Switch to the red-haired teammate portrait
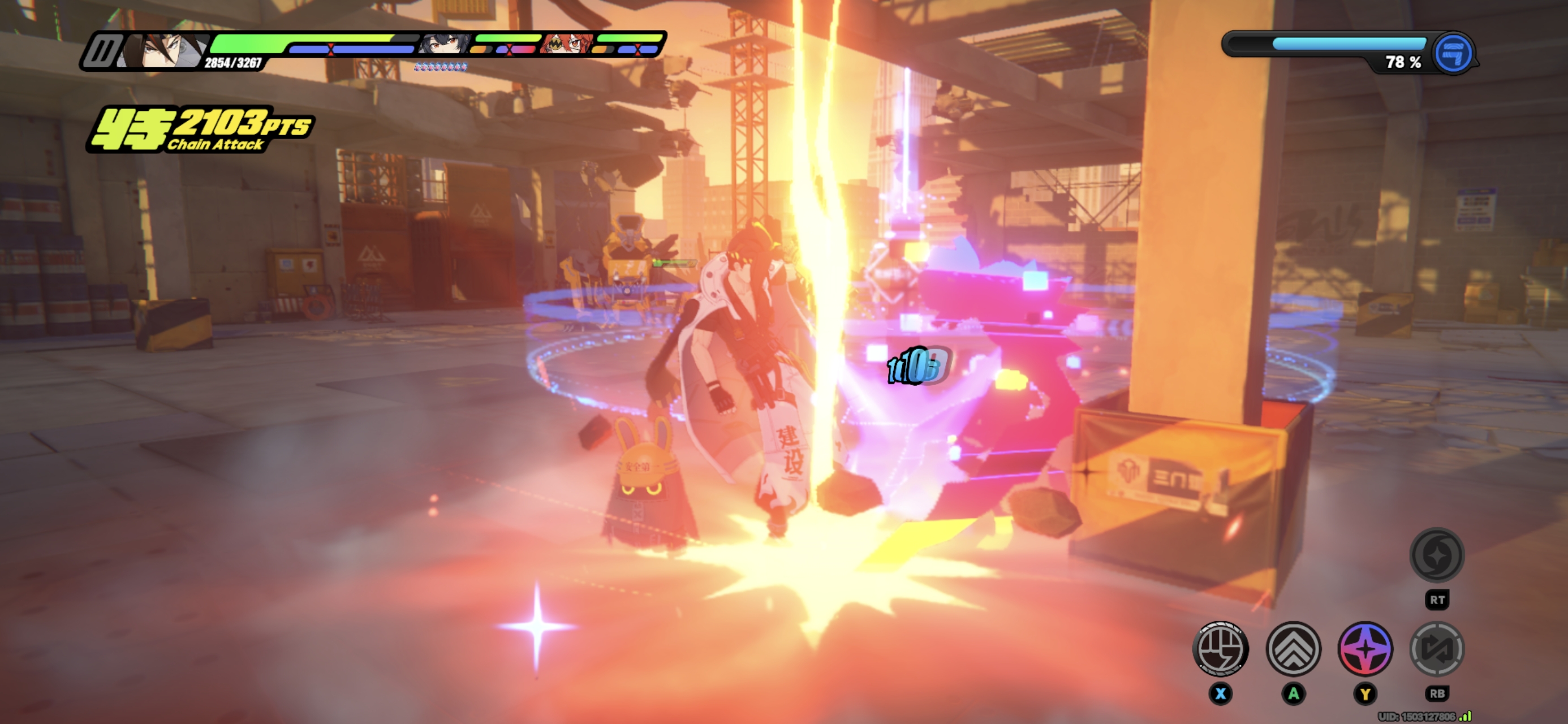This screenshot has height=724, width=1568. tap(566, 44)
